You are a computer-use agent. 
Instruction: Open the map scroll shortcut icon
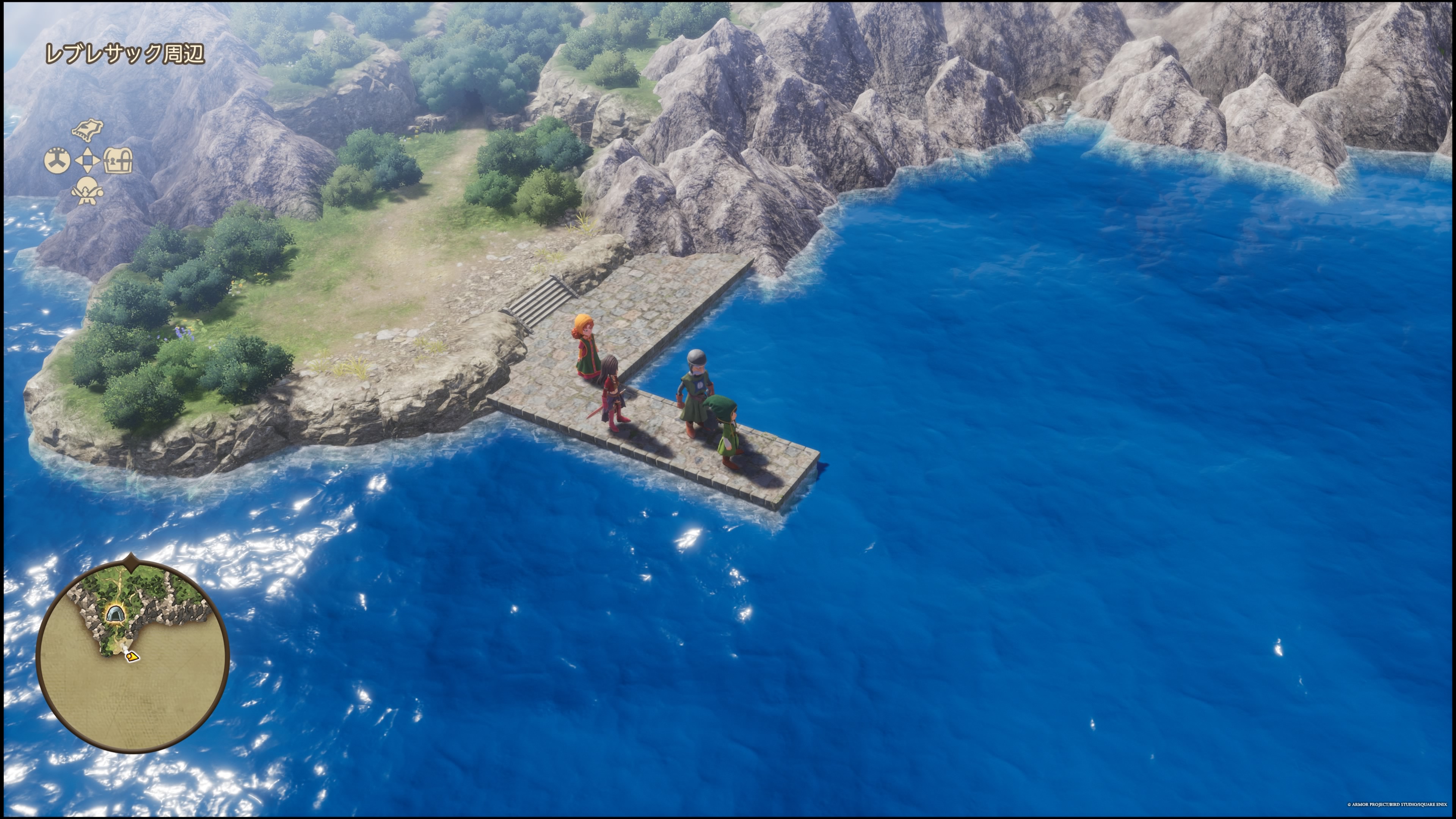point(88,129)
